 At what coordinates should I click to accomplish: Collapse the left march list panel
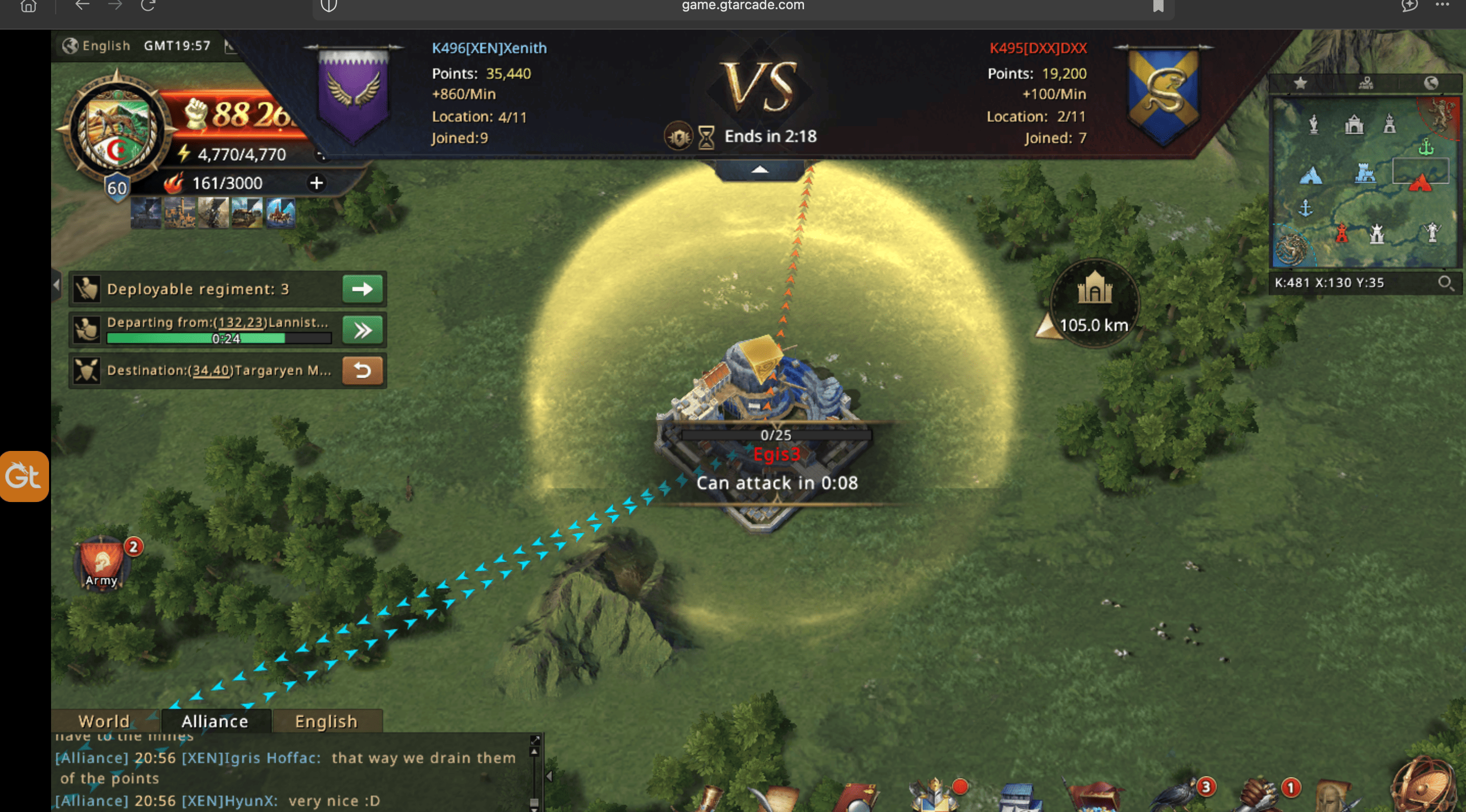point(56,284)
